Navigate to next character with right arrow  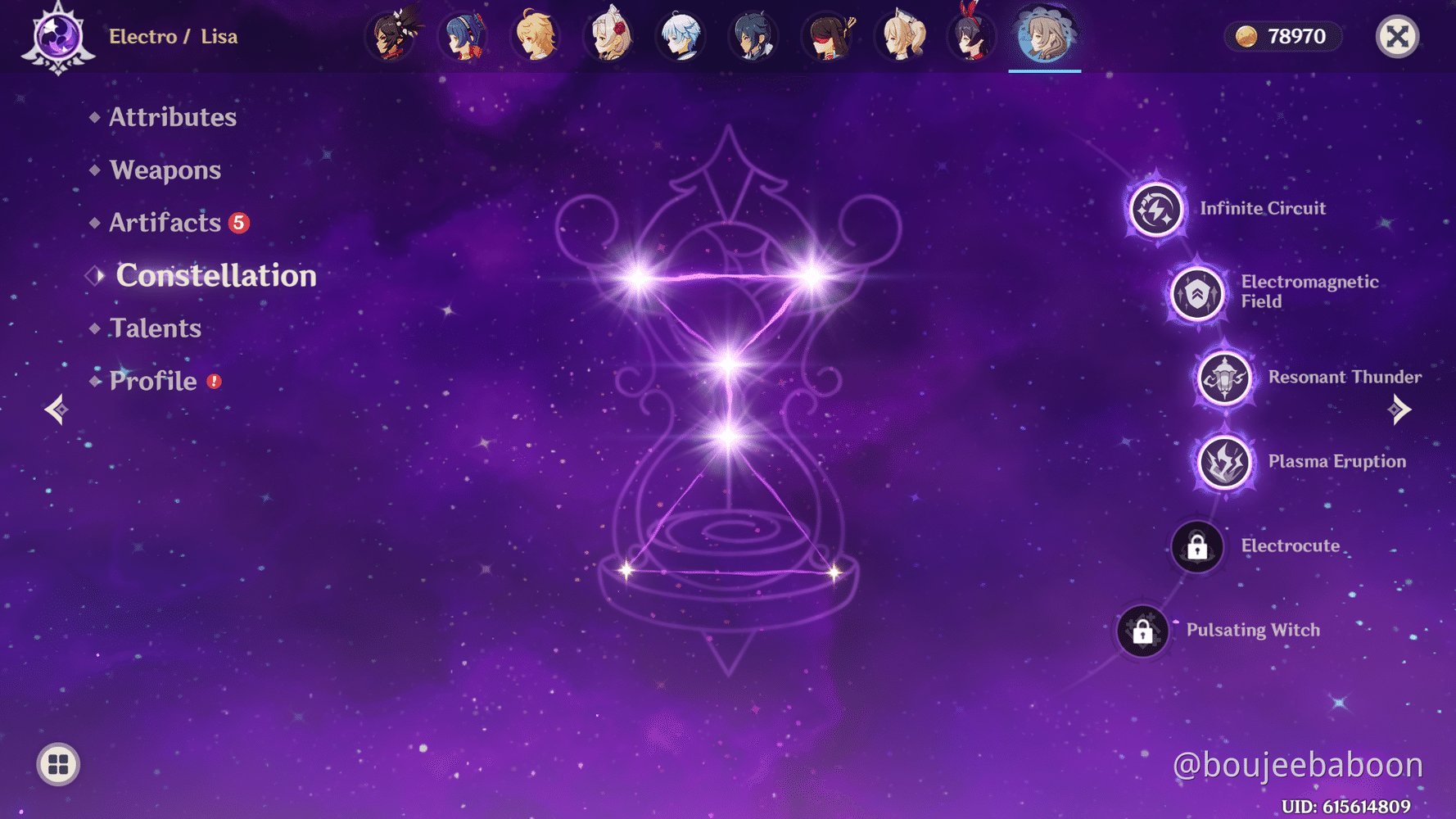point(1400,409)
